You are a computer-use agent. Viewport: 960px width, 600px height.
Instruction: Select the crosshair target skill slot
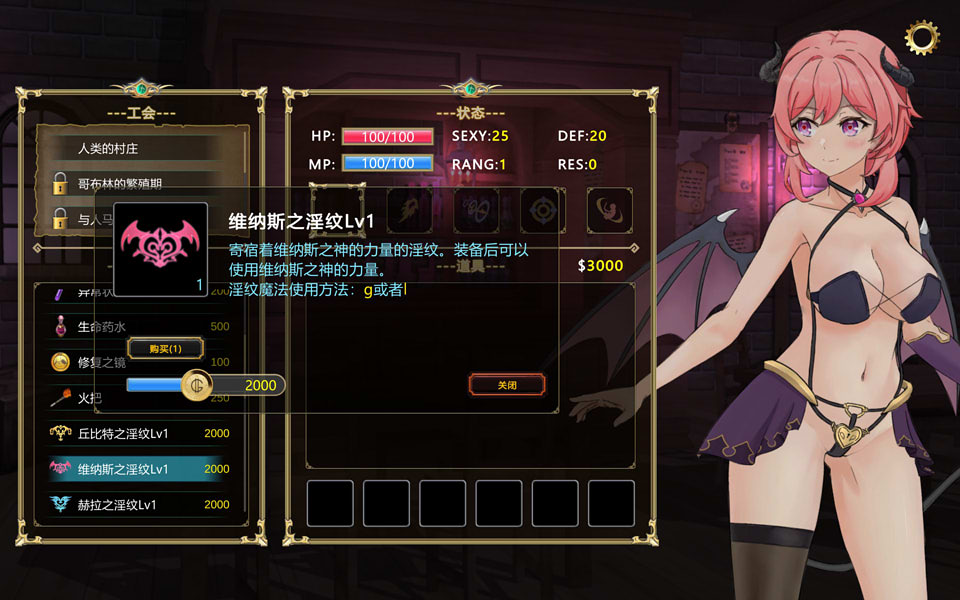coord(543,211)
